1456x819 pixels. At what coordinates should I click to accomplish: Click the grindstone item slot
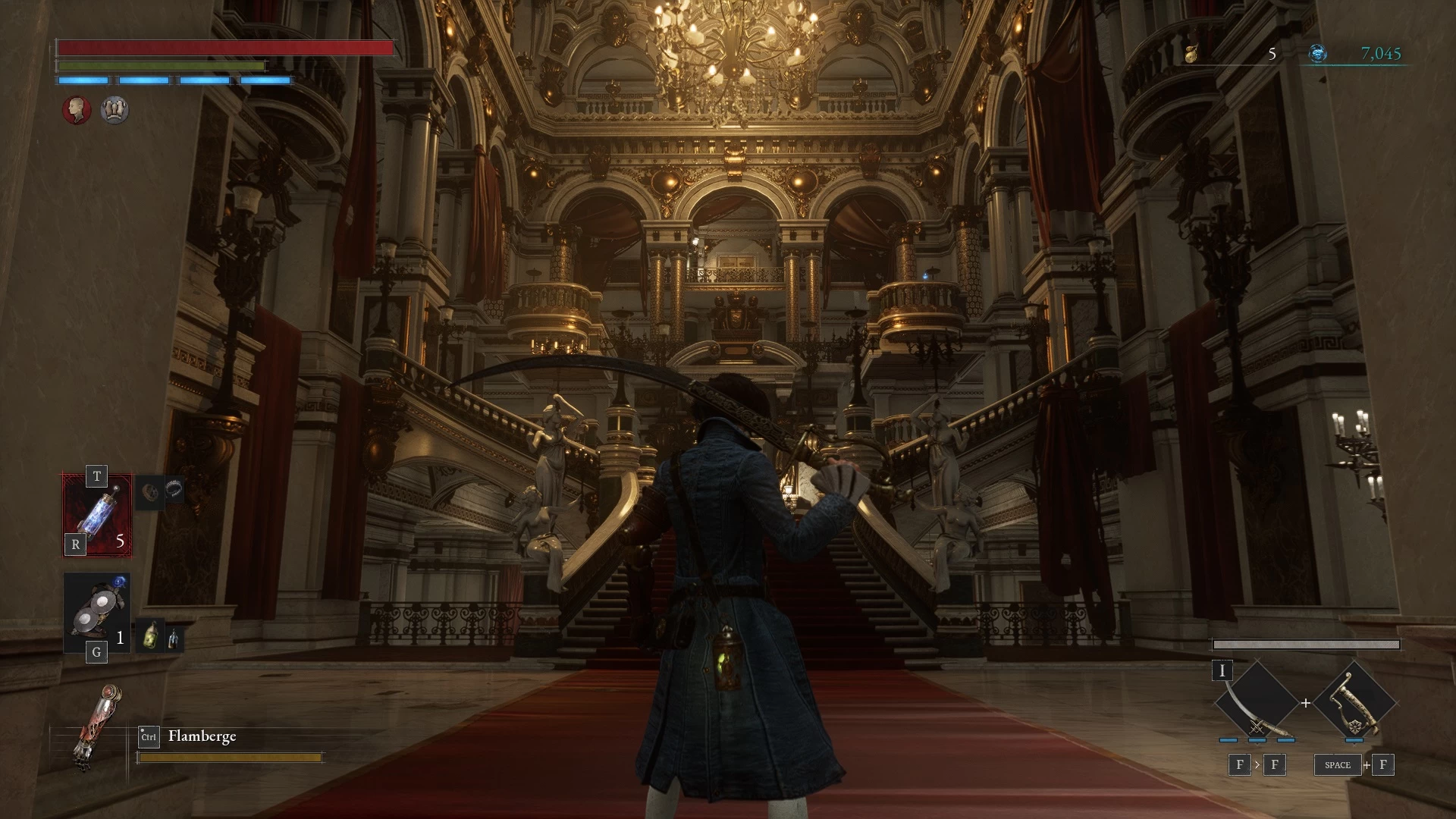96,613
